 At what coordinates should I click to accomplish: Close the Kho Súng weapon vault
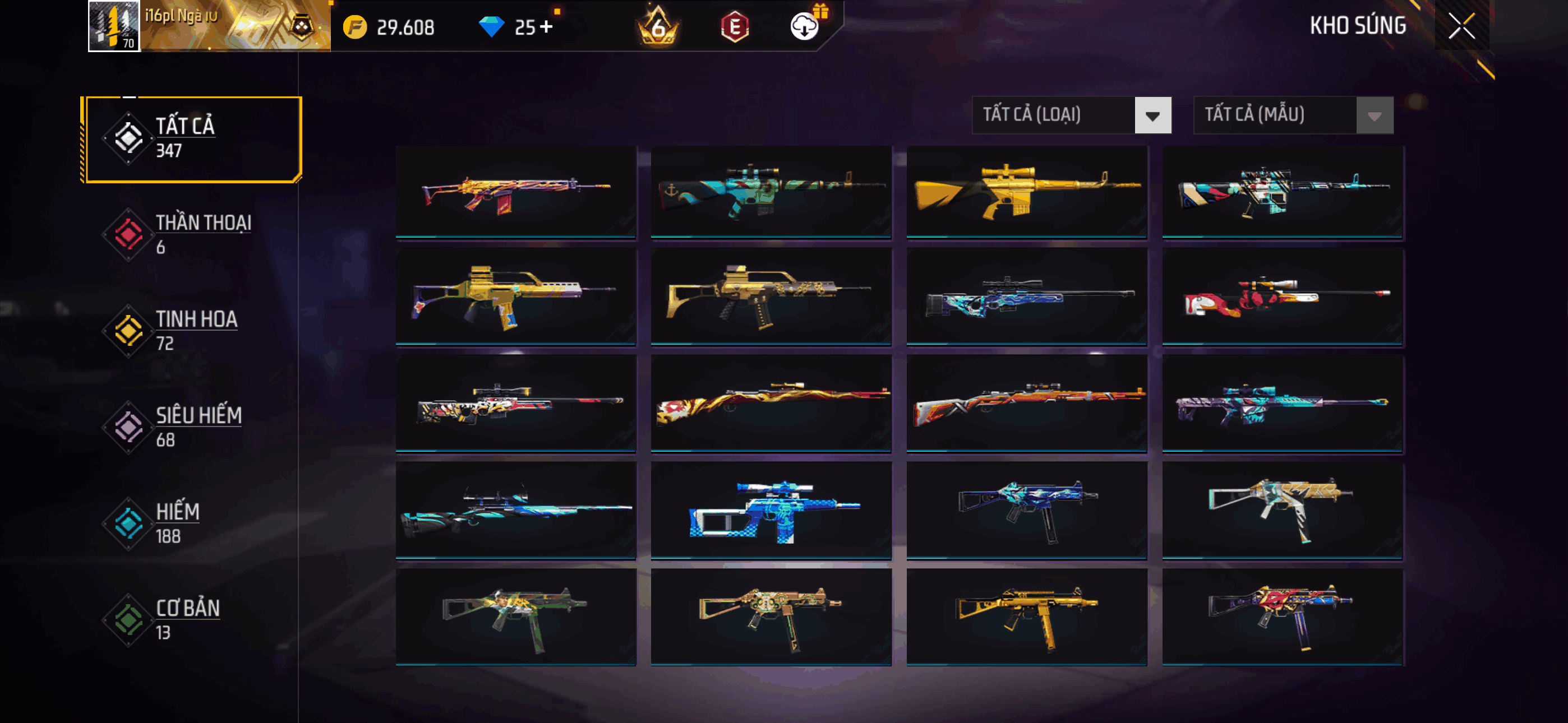pos(1461,26)
